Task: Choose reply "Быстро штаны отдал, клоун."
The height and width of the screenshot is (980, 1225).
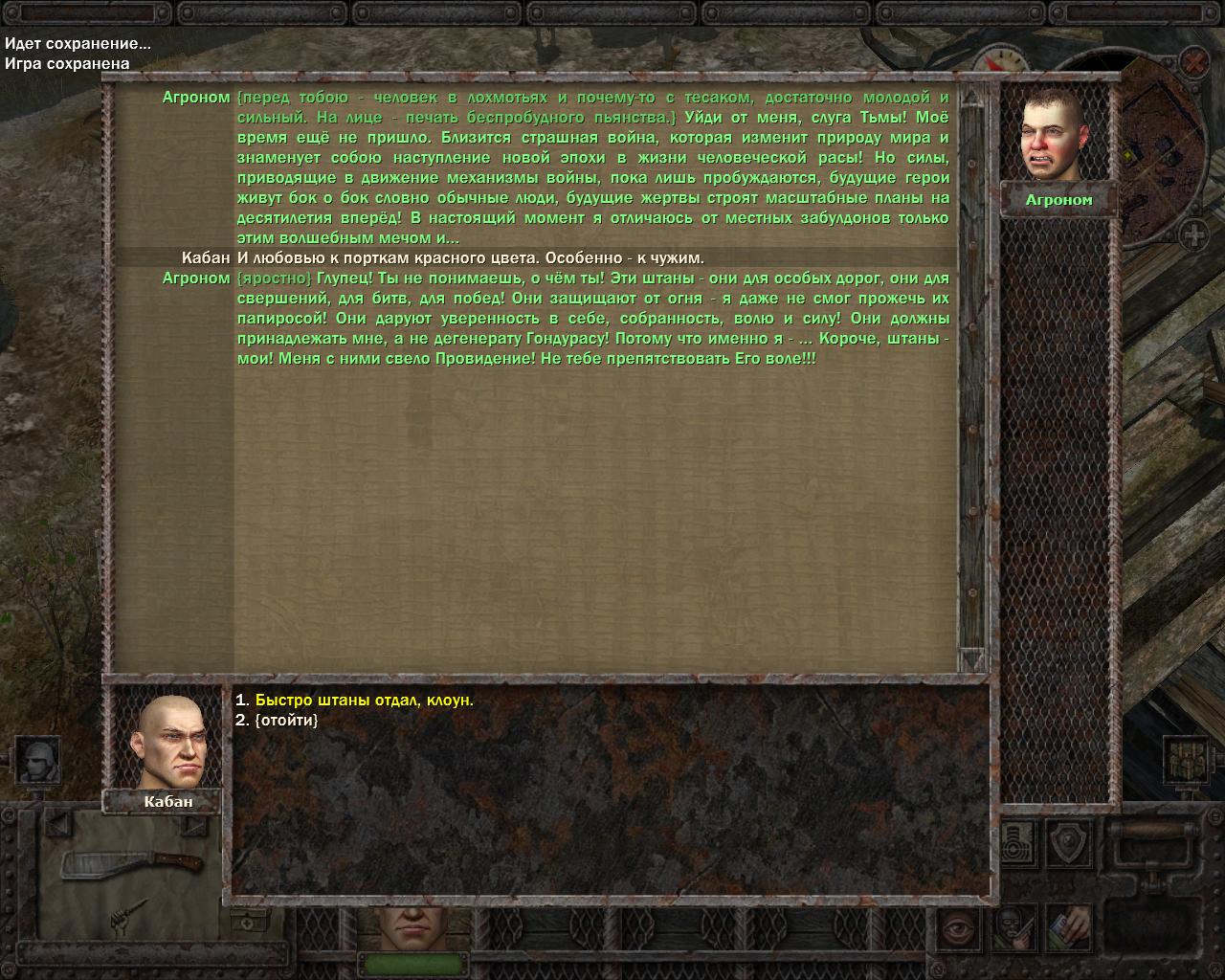Action: (364, 701)
